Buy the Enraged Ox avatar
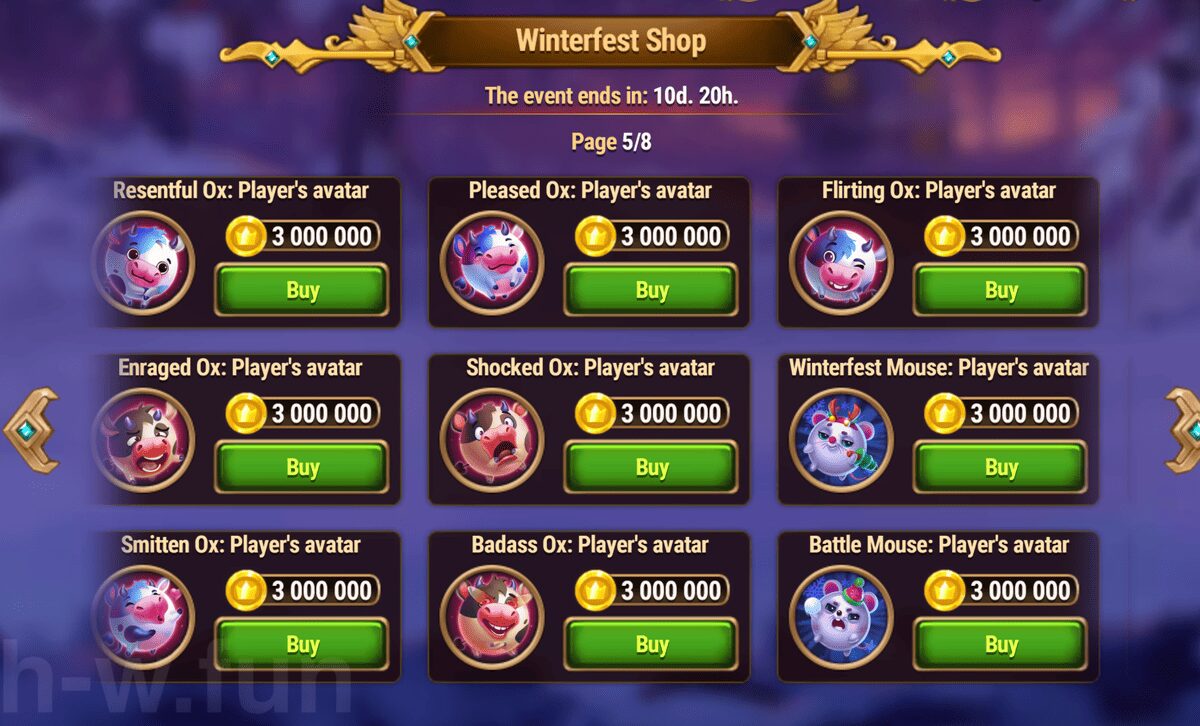Screen dimensions: 1200x726 [302, 467]
